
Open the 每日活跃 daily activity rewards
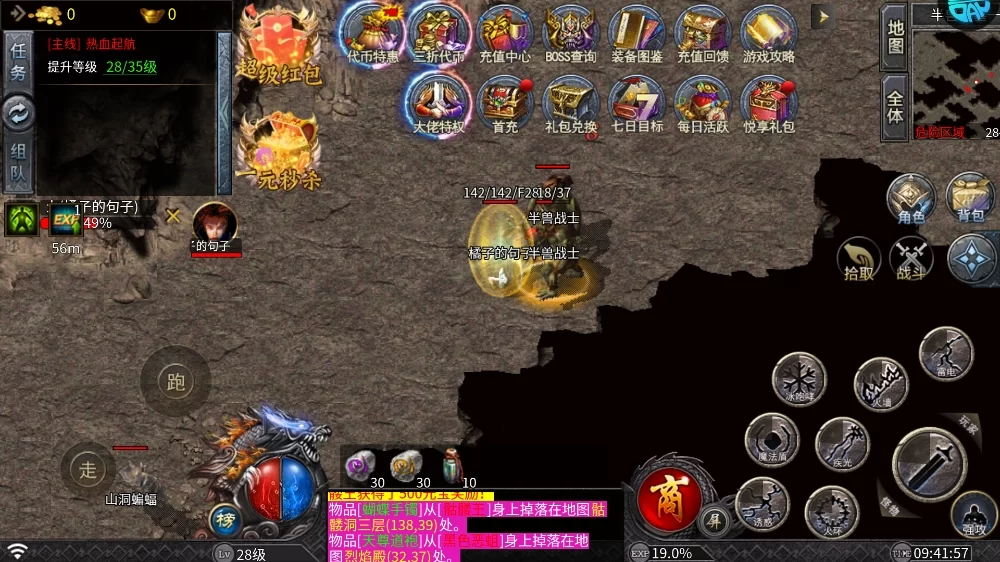click(x=703, y=104)
